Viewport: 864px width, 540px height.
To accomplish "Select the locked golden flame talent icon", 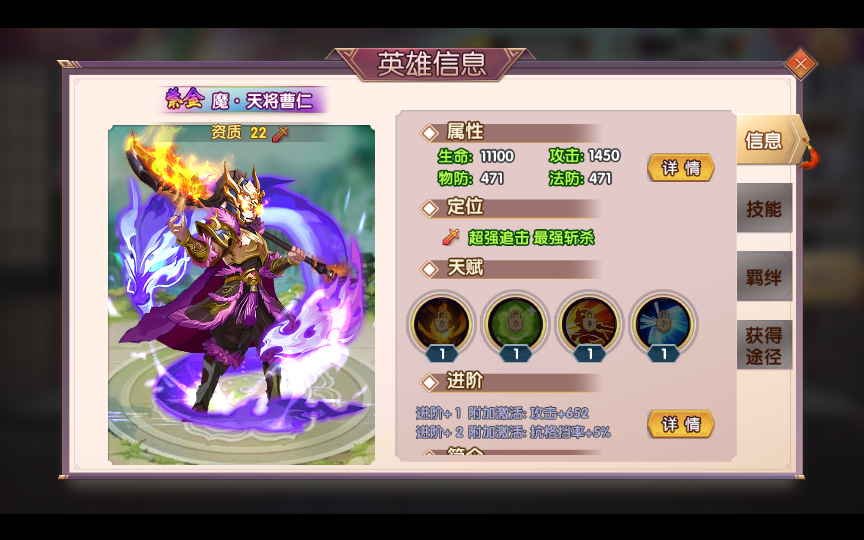I will click(441, 323).
